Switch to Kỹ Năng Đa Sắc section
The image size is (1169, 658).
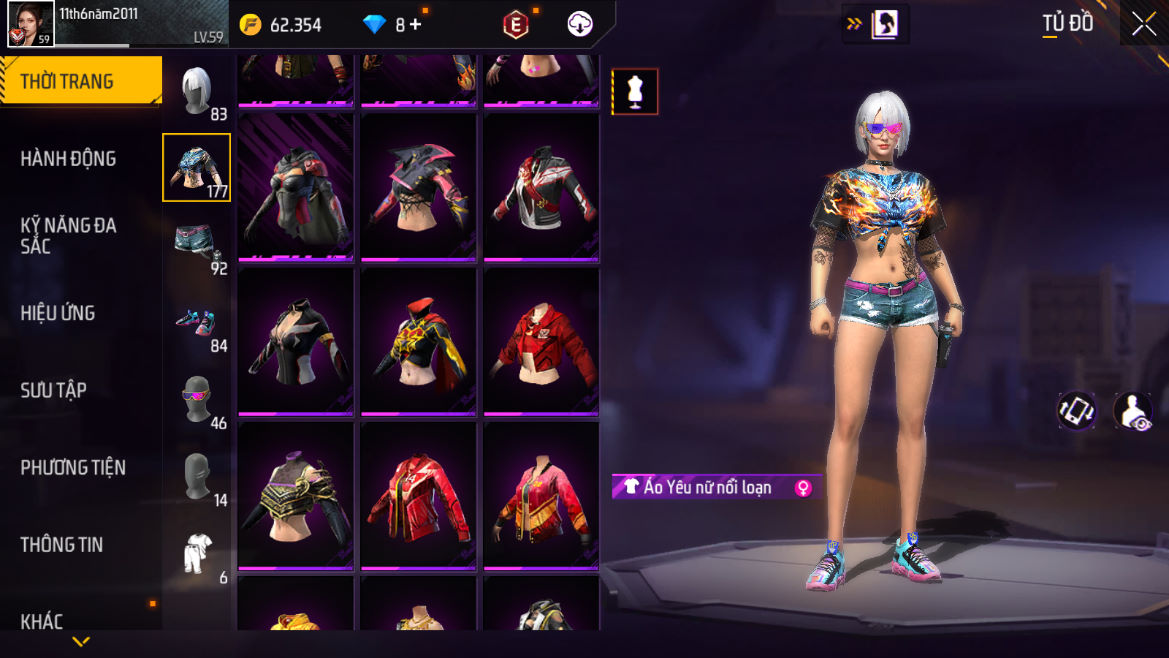tap(68, 235)
